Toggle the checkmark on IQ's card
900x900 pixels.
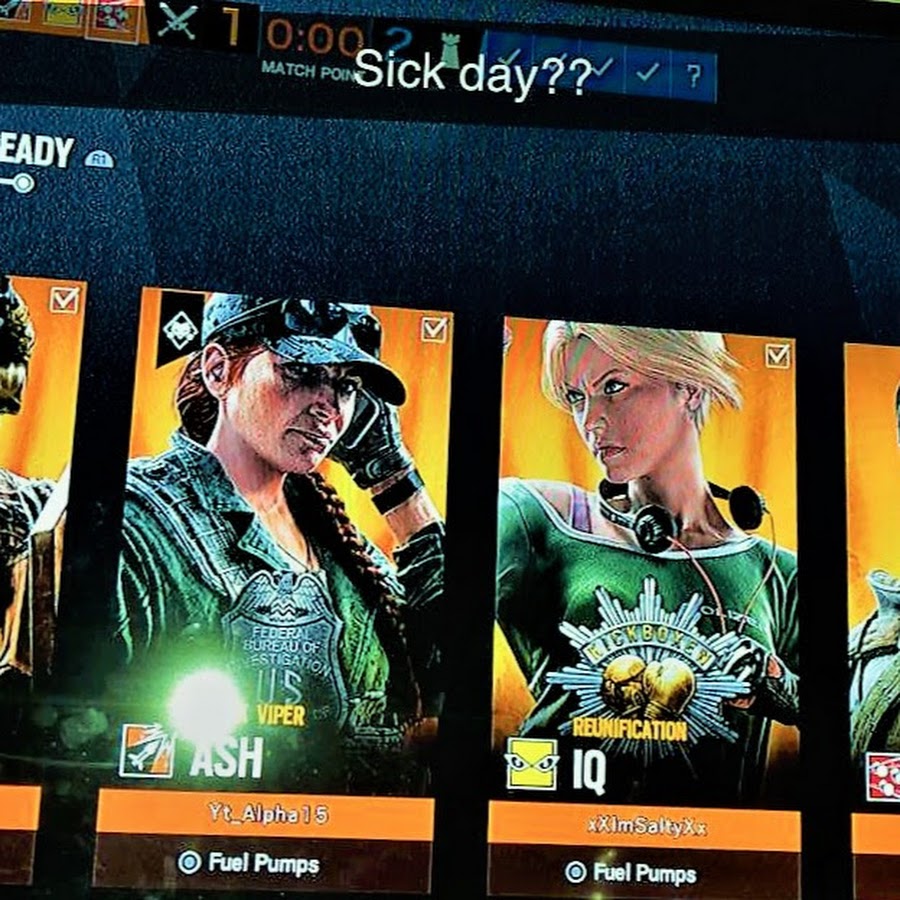coord(777,355)
